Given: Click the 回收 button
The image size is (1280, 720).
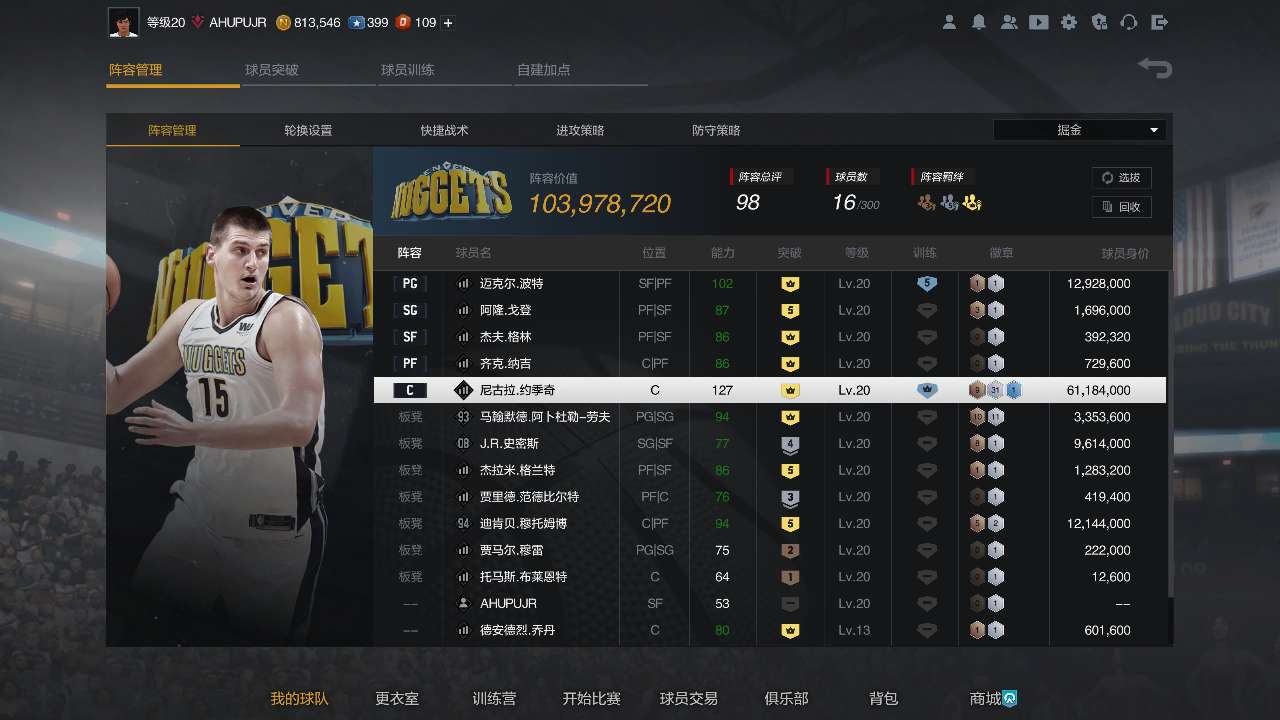Looking at the screenshot, I should [1121, 207].
